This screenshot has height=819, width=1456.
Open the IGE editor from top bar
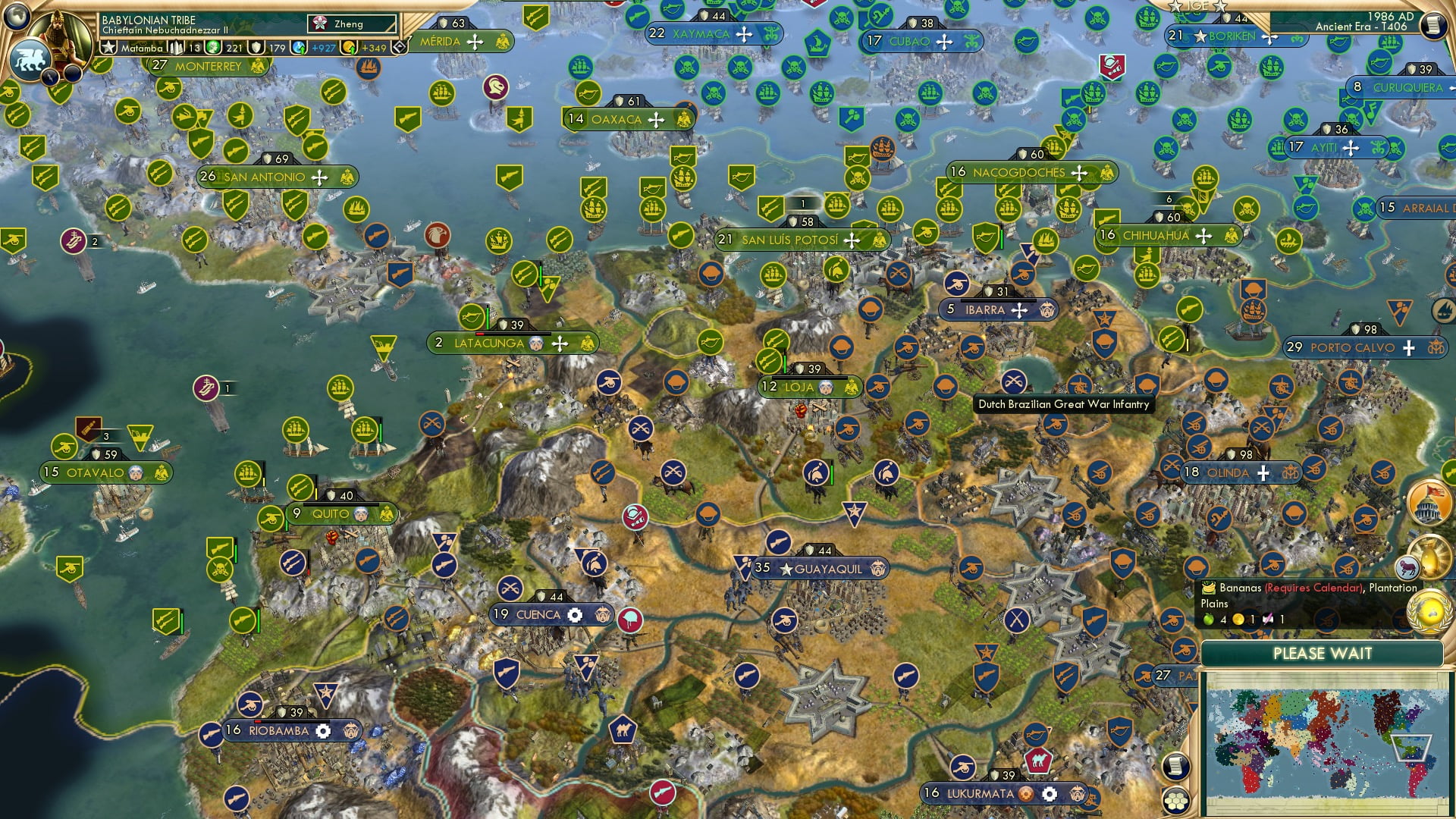click(x=1197, y=6)
